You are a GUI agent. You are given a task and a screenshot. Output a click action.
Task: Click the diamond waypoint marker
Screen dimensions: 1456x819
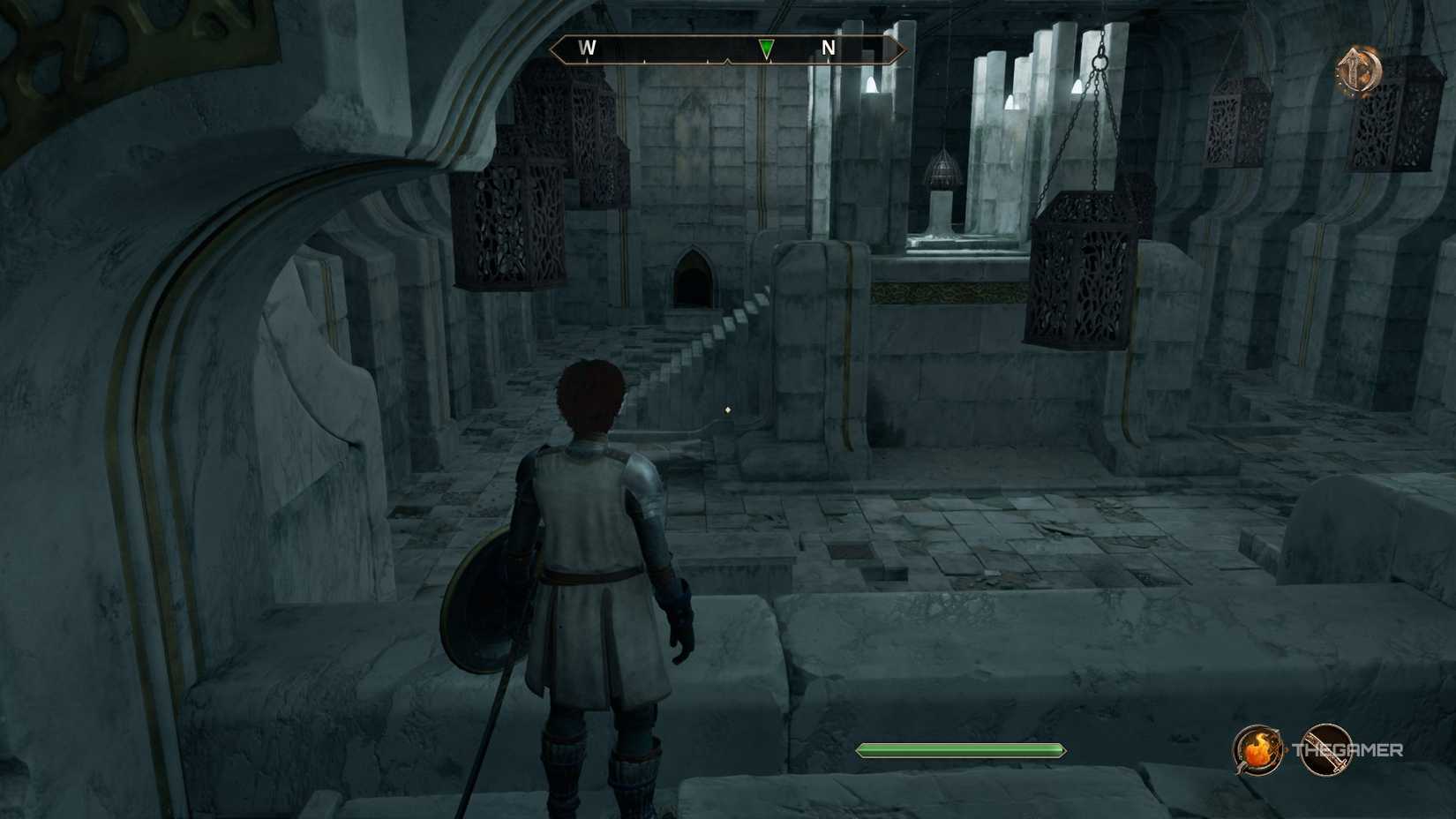727,408
